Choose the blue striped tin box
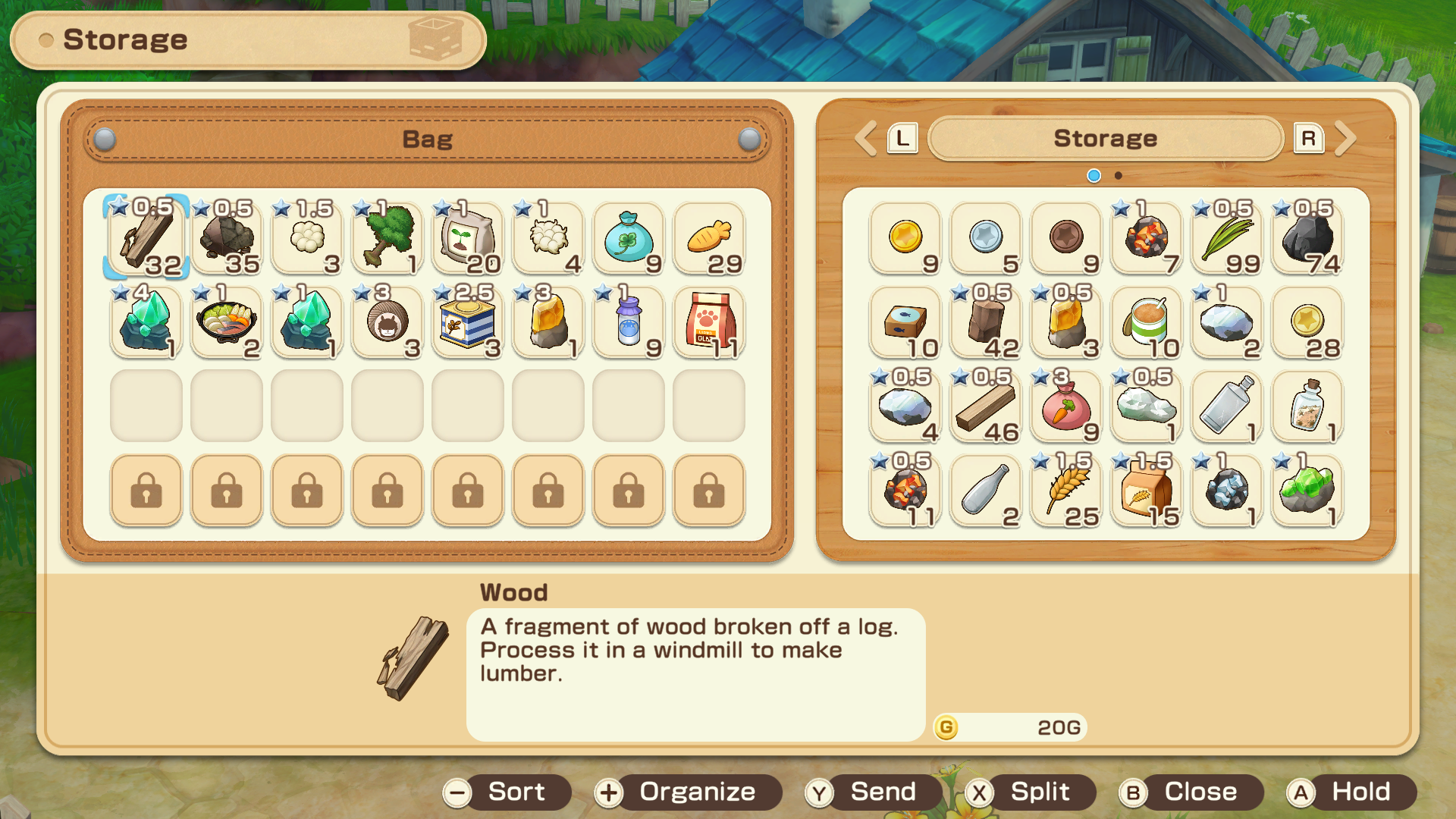 (468, 322)
